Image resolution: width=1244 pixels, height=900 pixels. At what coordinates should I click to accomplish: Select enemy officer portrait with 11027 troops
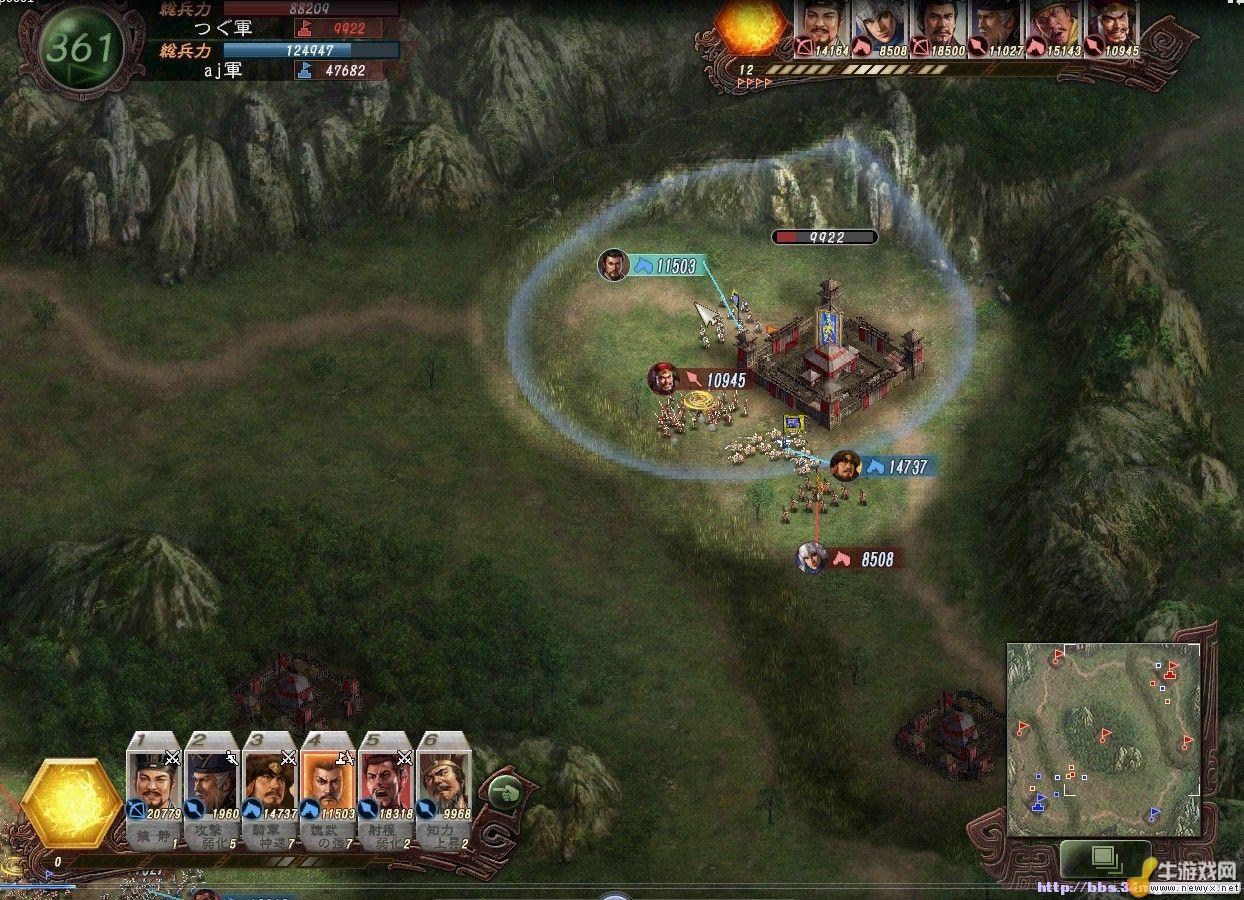pyautogui.click(x=995, y=29)
